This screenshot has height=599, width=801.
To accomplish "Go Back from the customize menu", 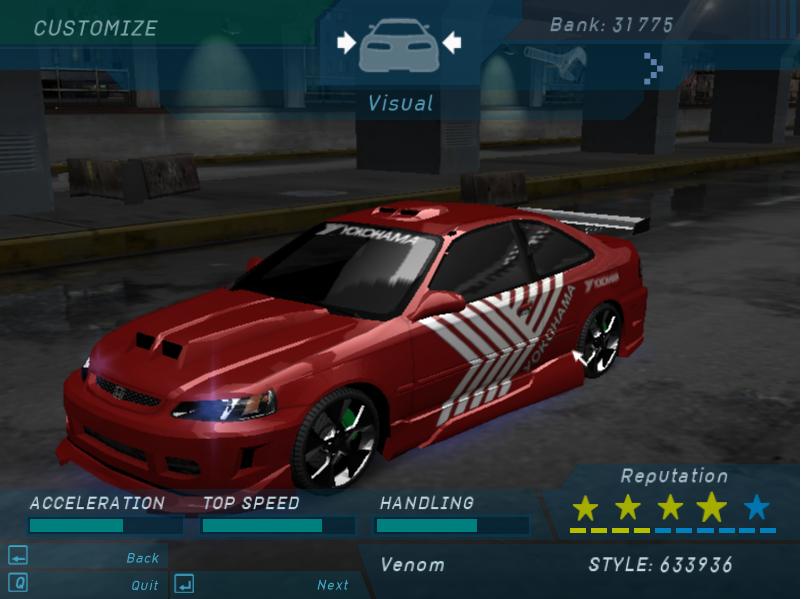I will (x=143, y=558).
